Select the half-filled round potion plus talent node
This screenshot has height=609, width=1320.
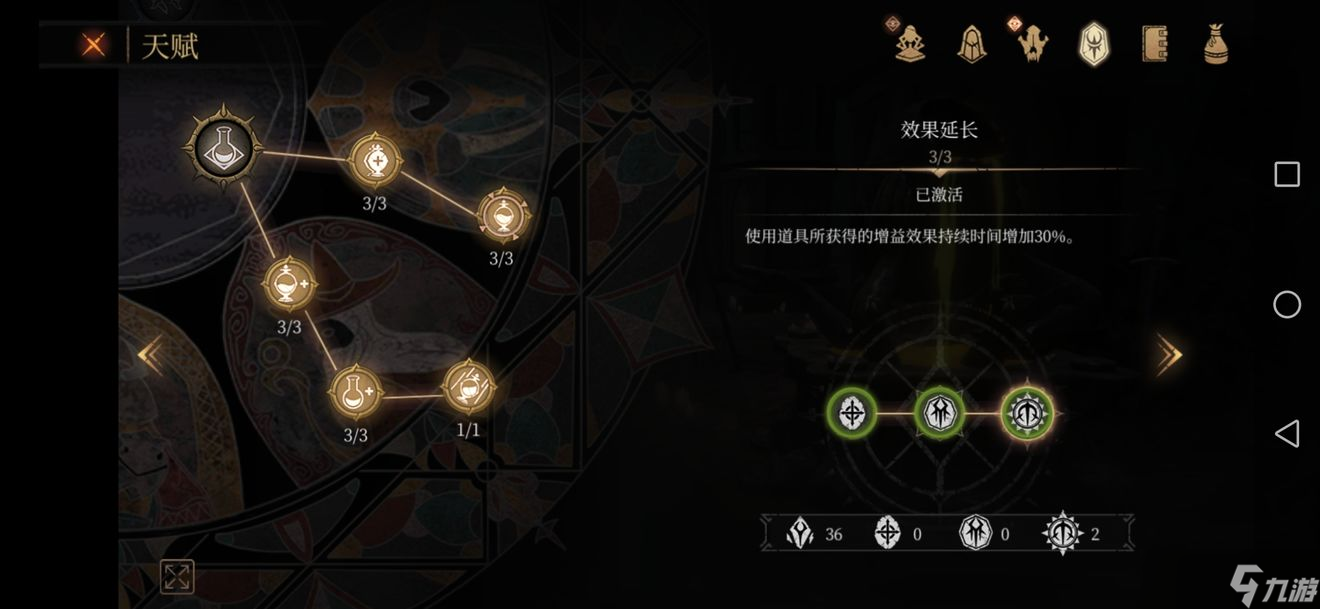[x=289, y=286]
